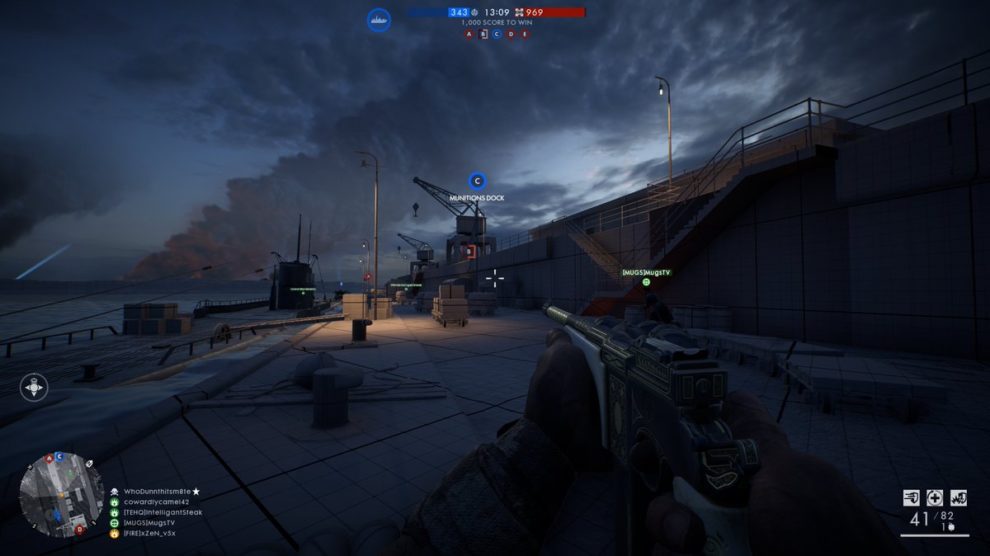
Task: Select flag A in the top objective row
Action: click(x=468, y=34)
